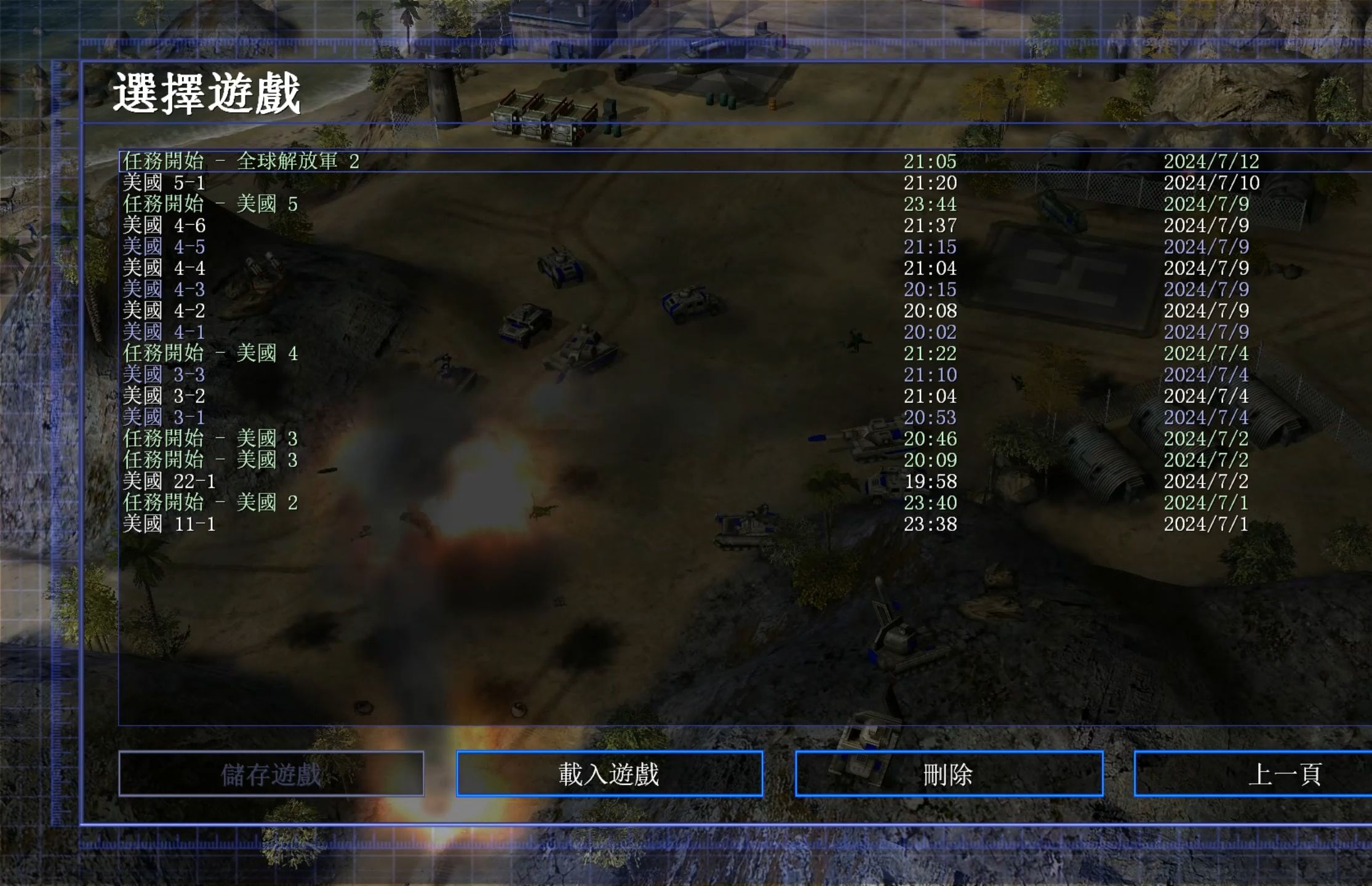Select the 美國 4-5 save entry
1372x886 pixels.
pos(164,247)
